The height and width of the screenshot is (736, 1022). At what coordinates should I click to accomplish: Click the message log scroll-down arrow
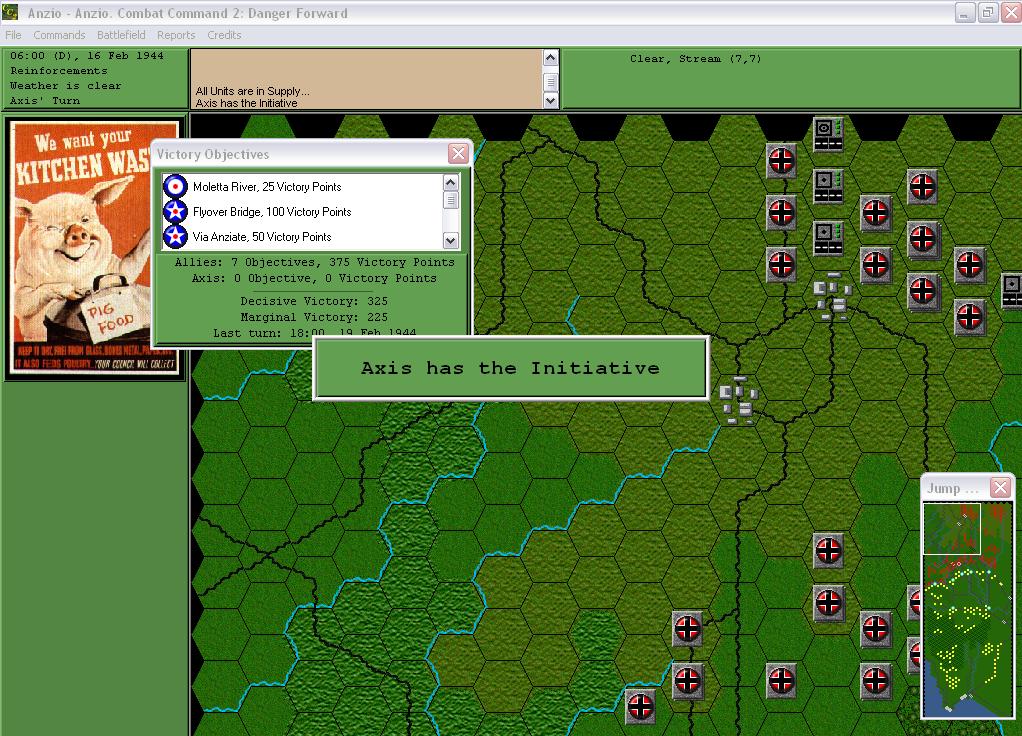[x=550, y=100]
